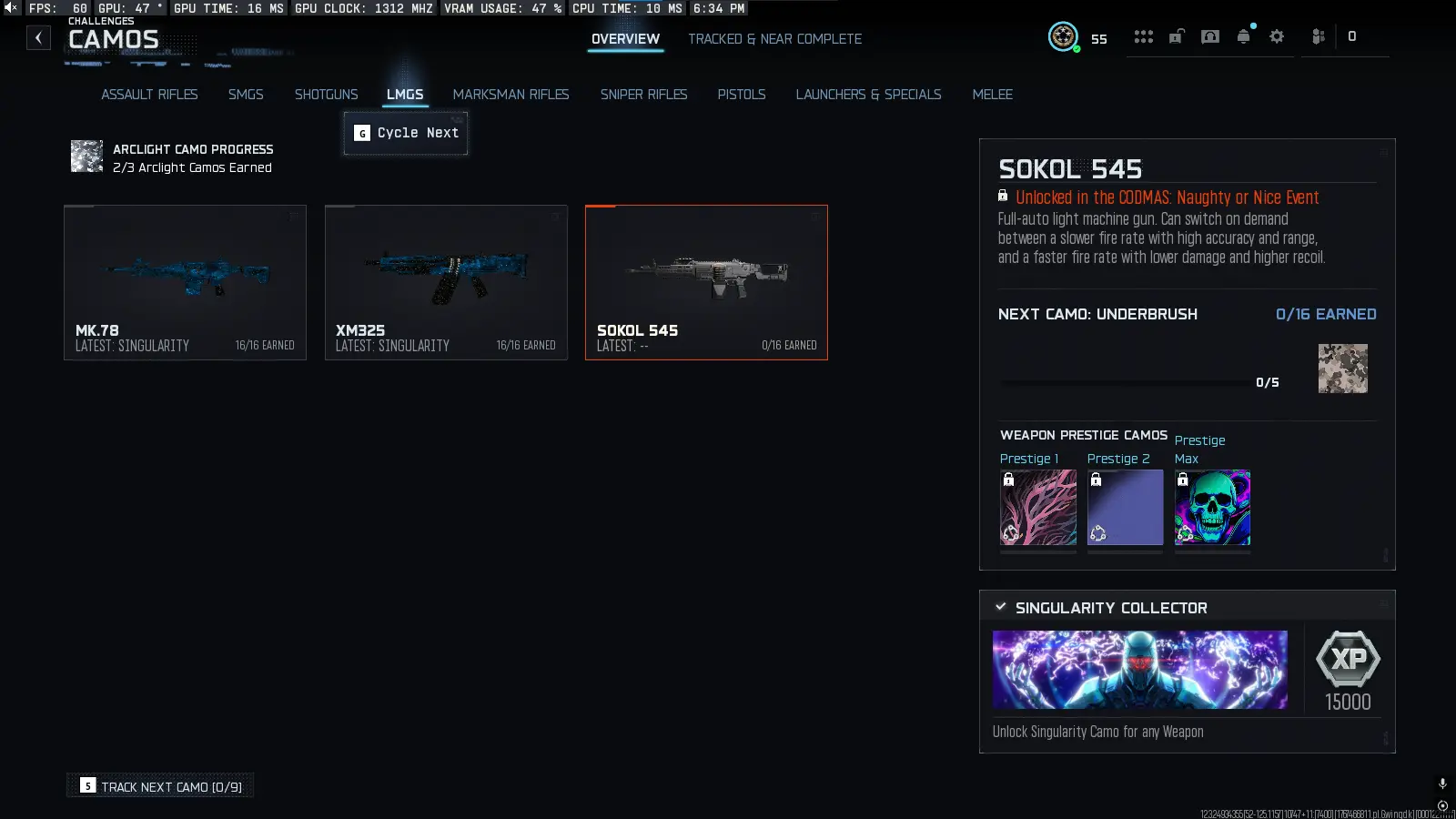Open the apps grid icon near the top right

click(x=1144, y=37)
